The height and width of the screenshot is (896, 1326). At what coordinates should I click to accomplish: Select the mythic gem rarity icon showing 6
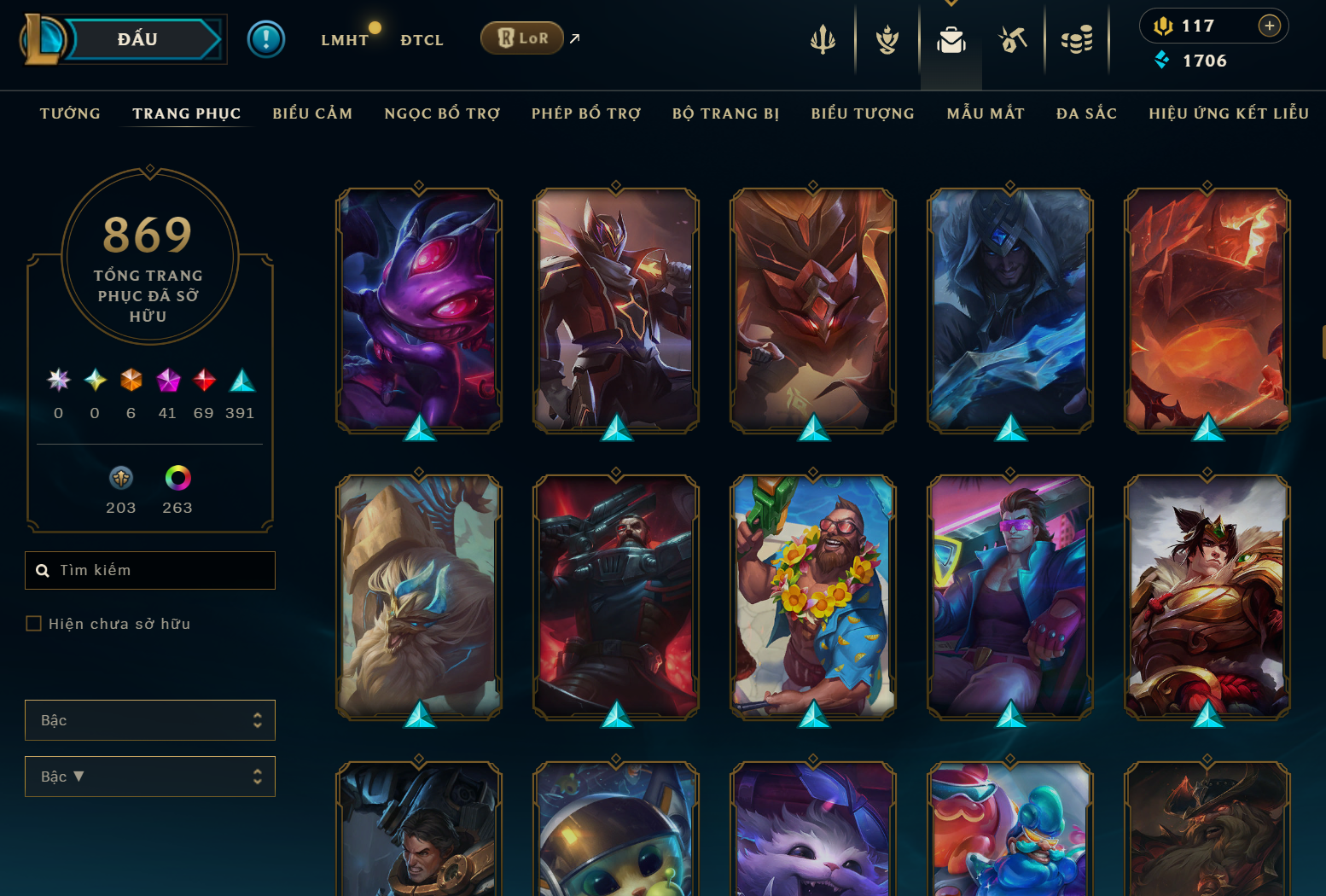[x=131, y=381]
